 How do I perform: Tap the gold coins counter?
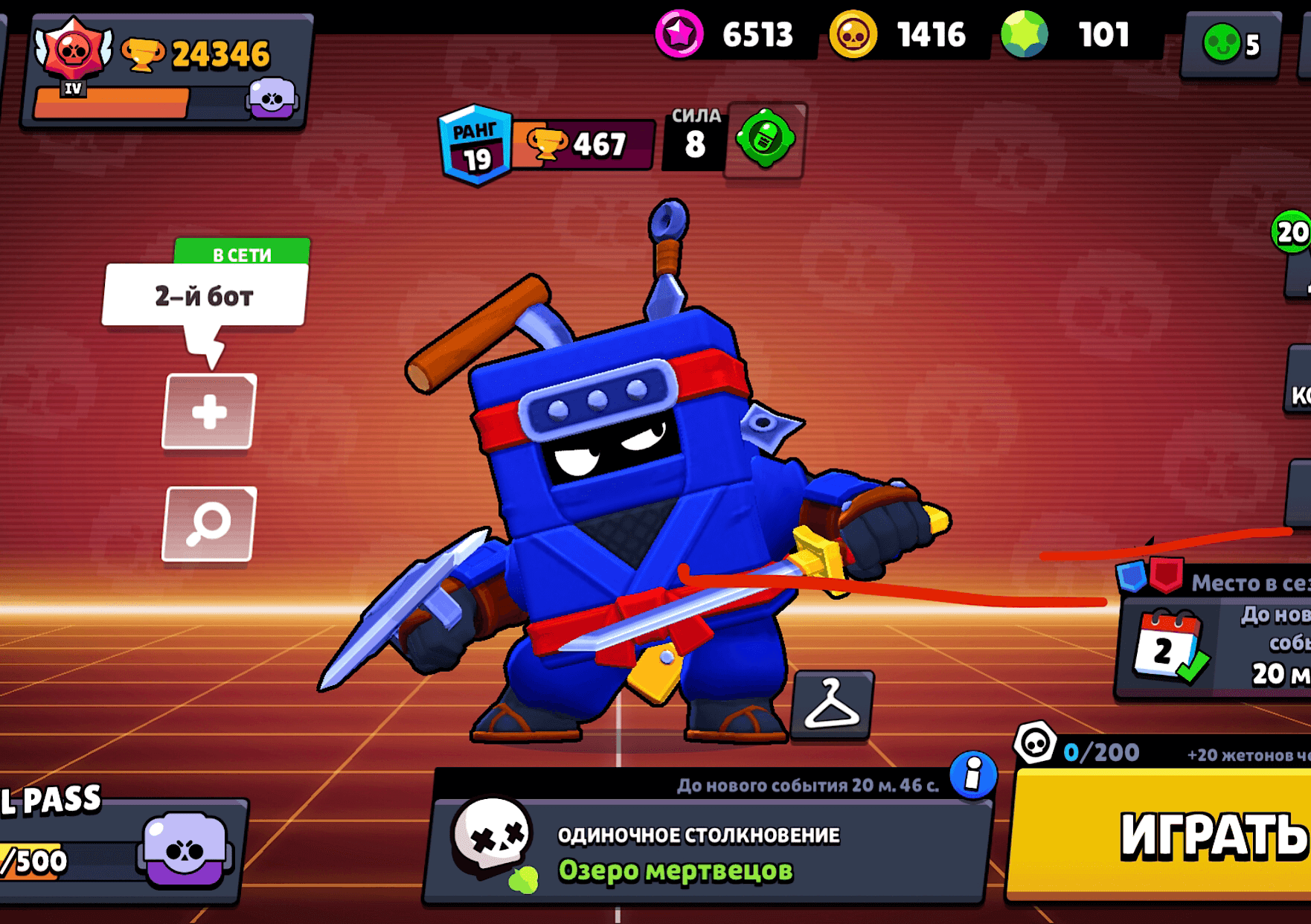pyautogui.click(x=900, y=35)
